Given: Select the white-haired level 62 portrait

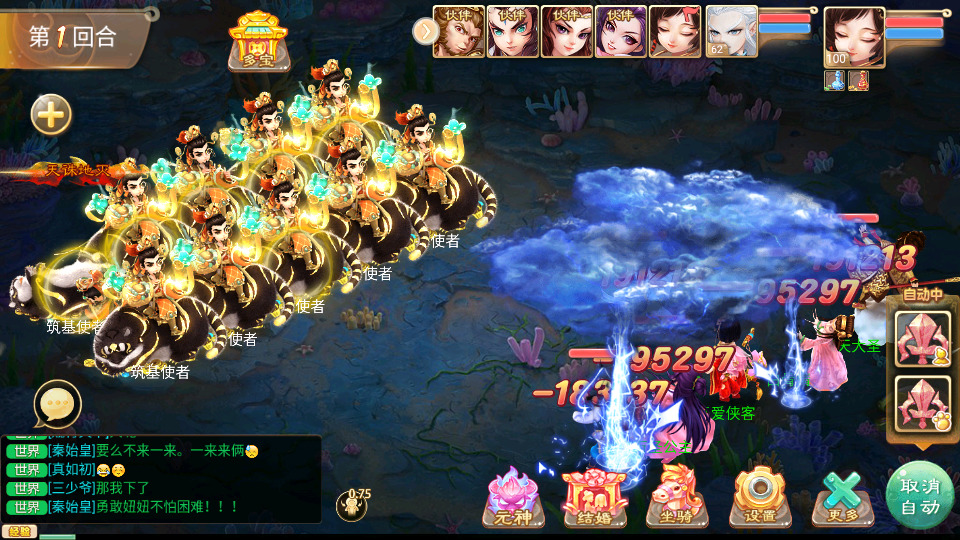Looking at the screenshot, I should tap(731, 31).
